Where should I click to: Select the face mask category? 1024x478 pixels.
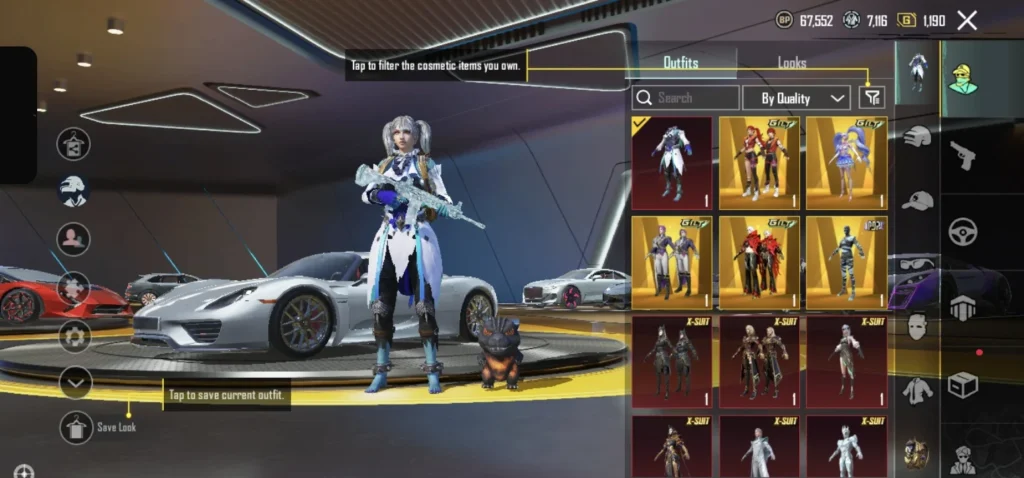click(x=917, y=326)
